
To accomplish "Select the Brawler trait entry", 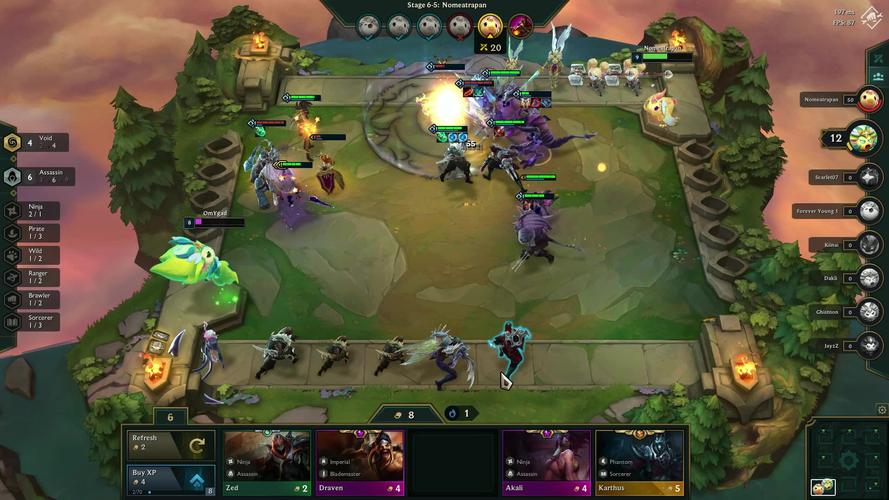I will [32, 299].
